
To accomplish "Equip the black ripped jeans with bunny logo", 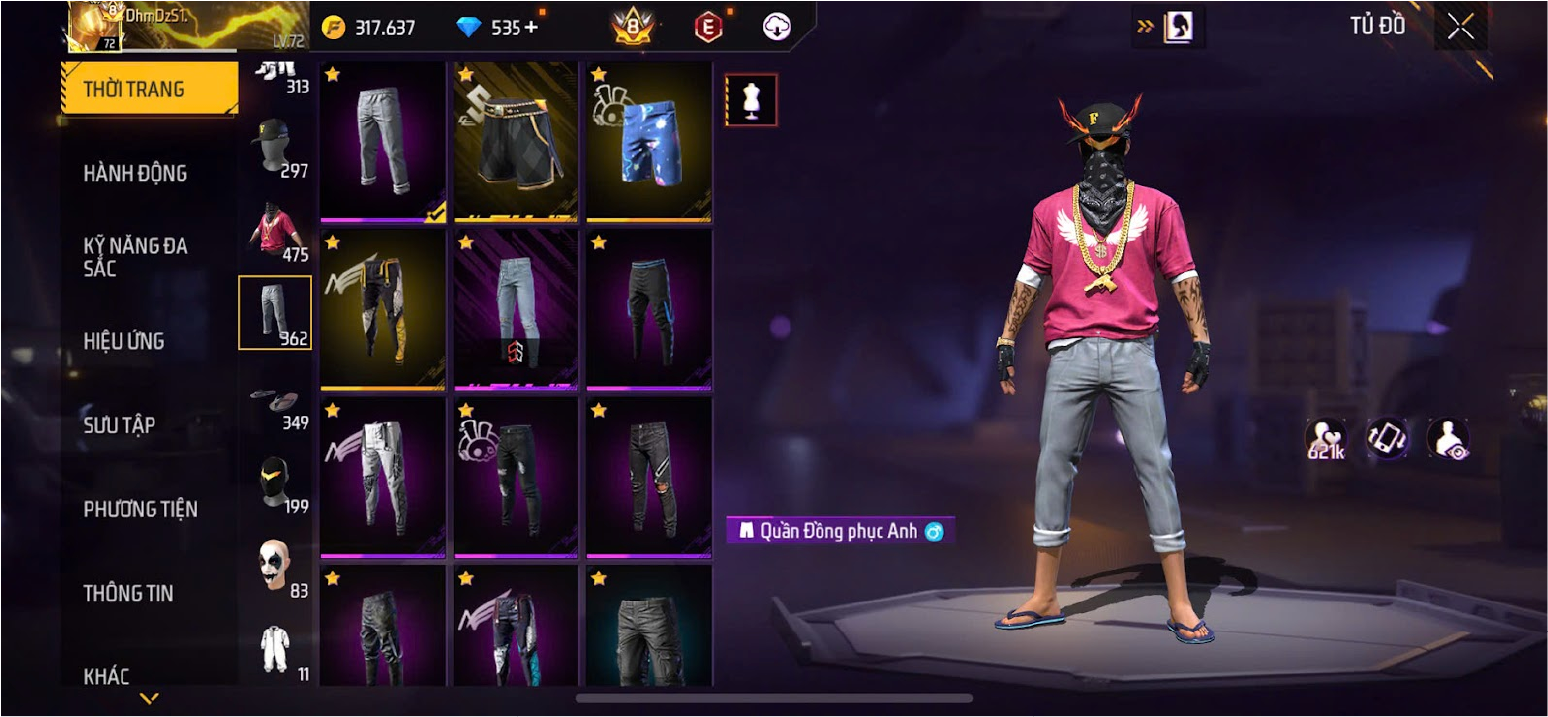I will 516,477.
